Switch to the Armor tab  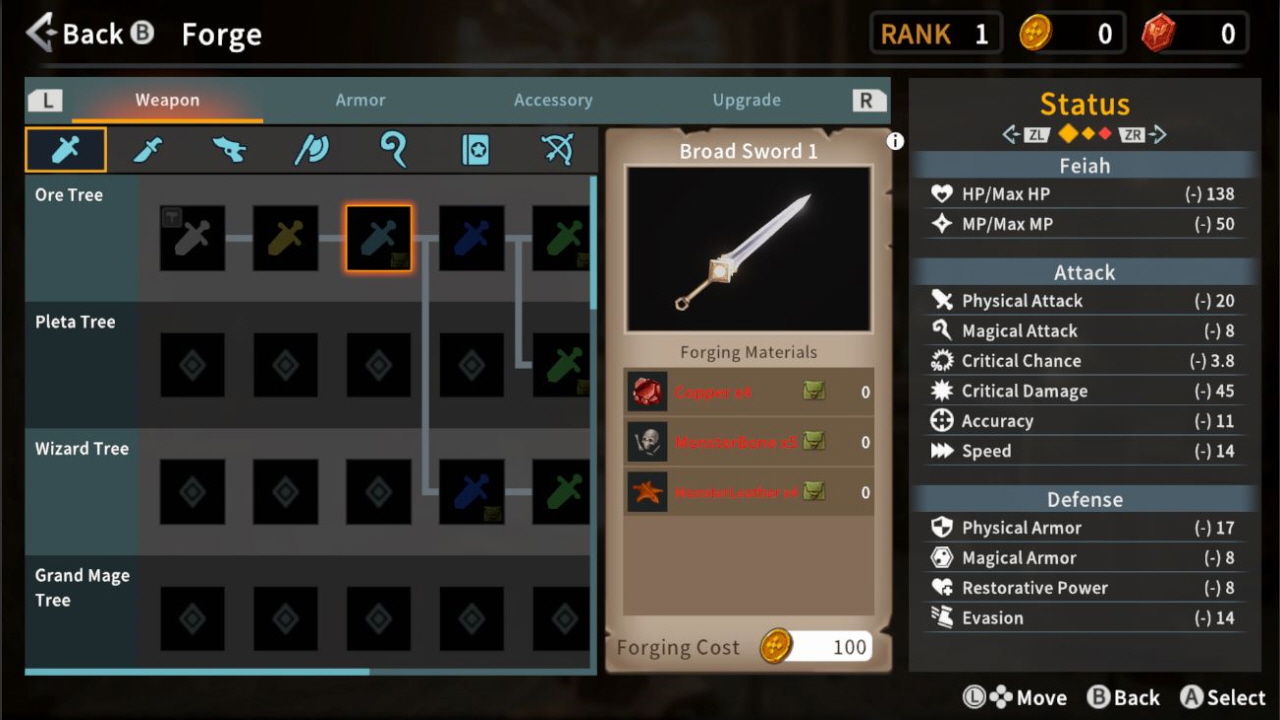point(360,100)
